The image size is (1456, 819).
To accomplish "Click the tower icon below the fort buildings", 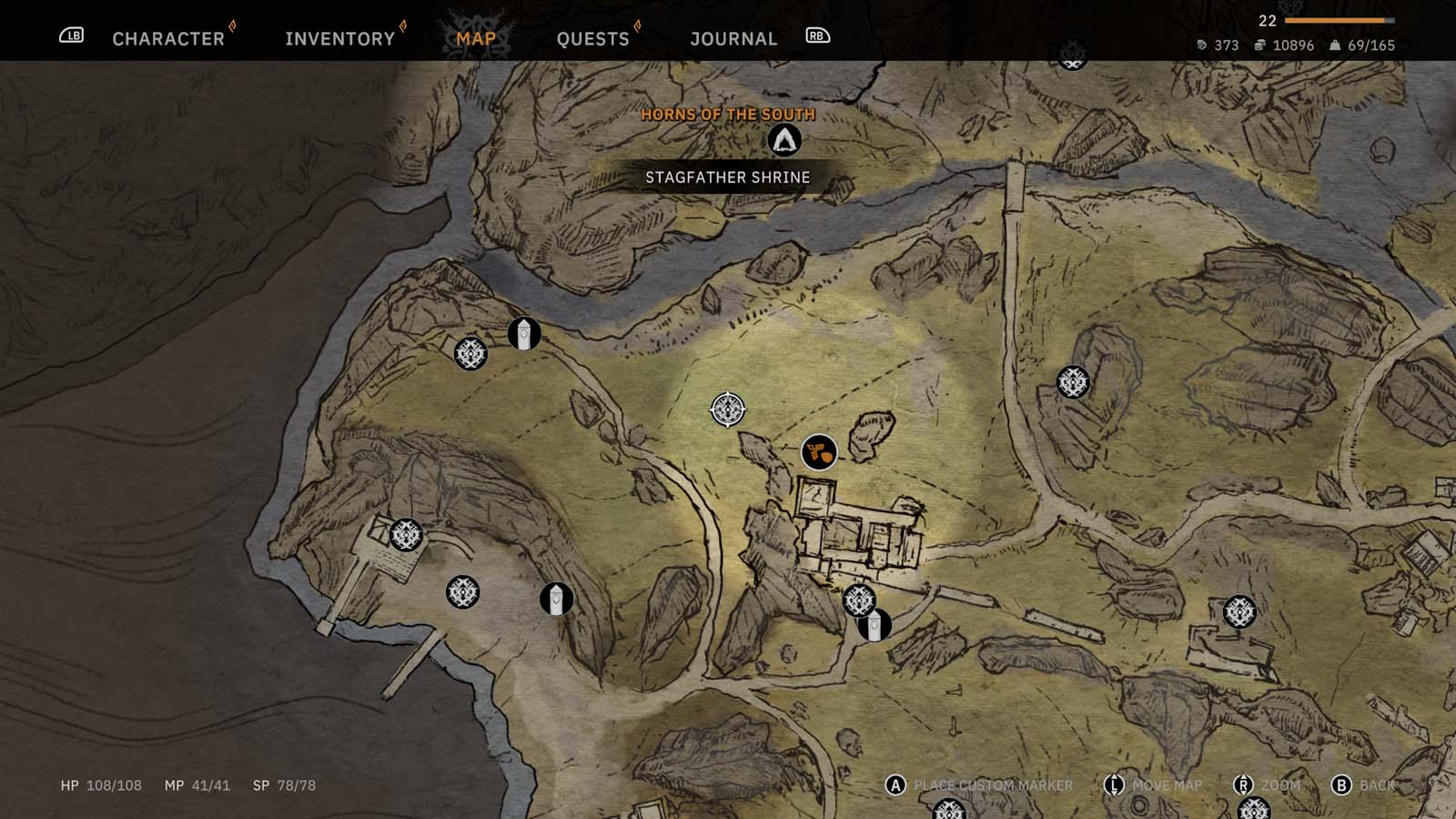I will [875, 623].
